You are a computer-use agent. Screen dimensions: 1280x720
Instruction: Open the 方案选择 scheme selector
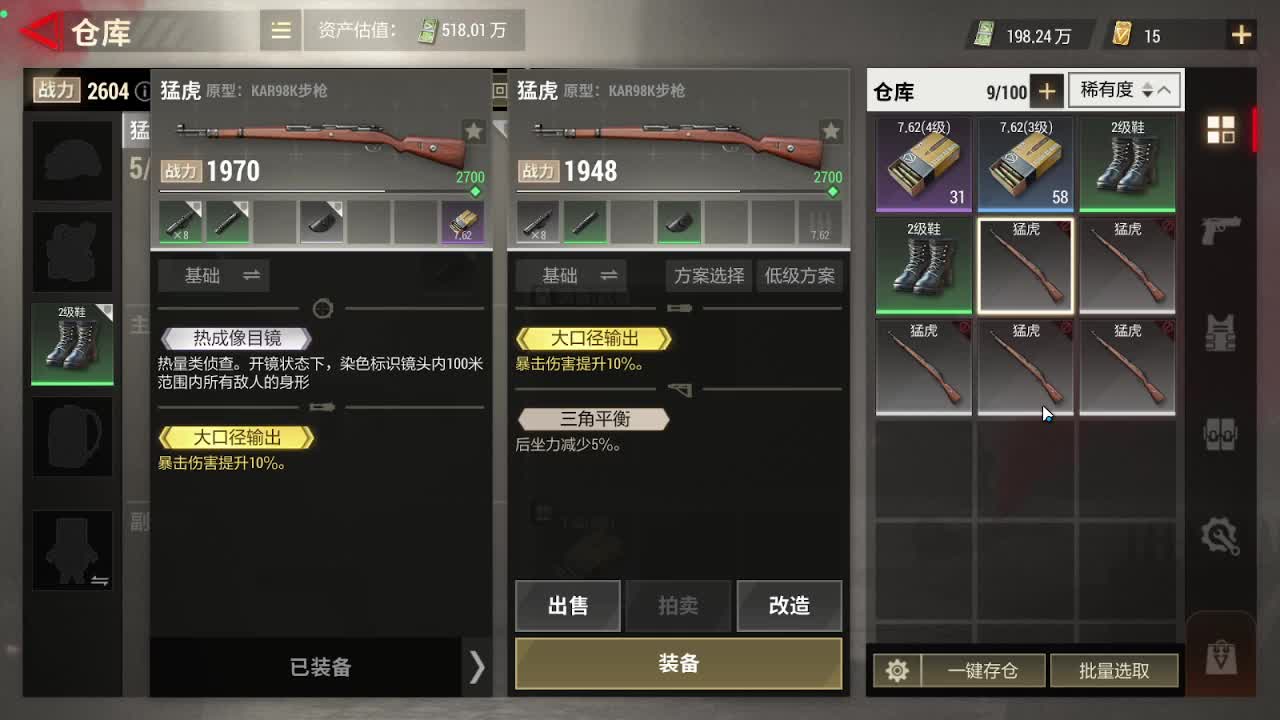708,276
